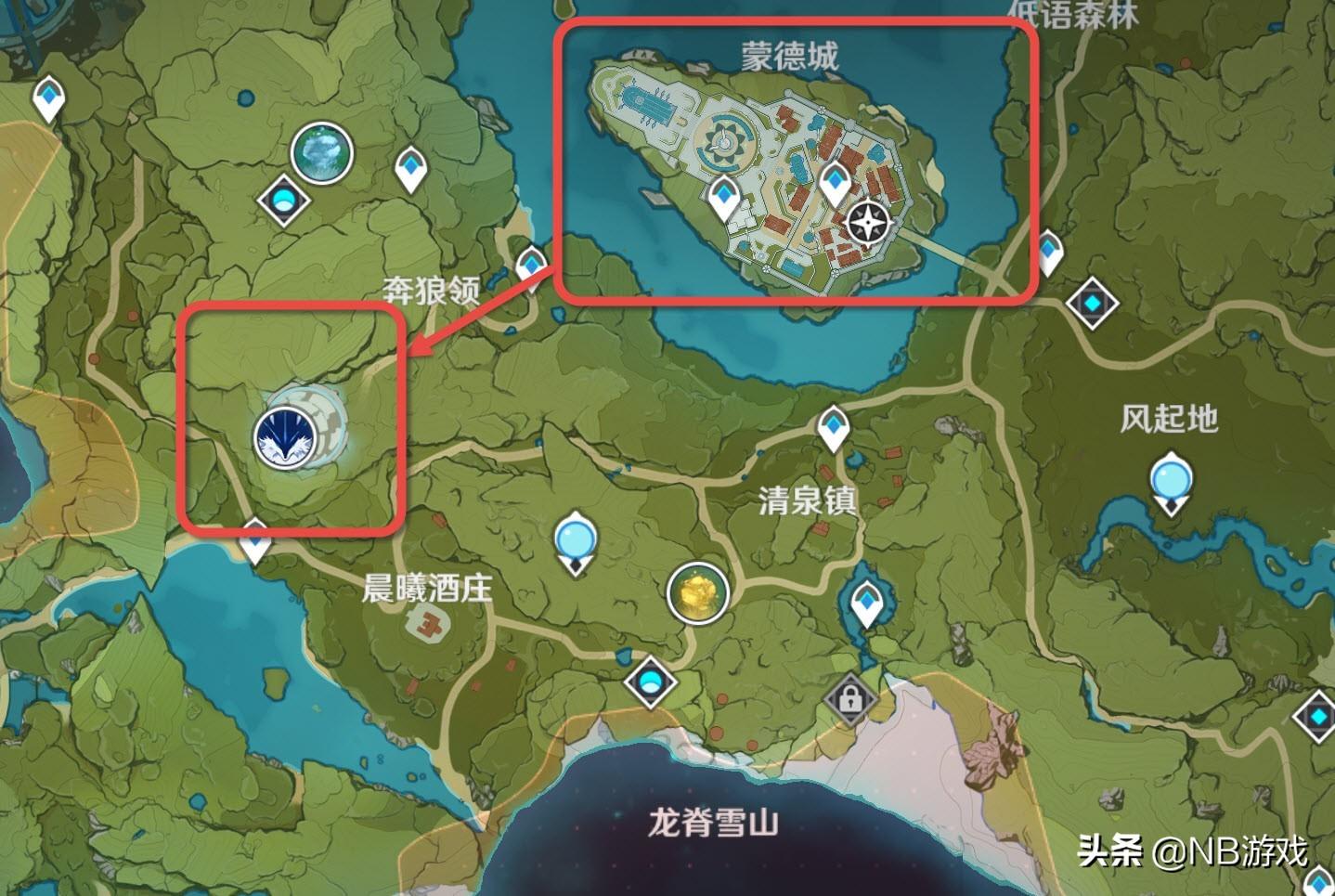Image resolution: width=1335 pixels, height=896 pixels.
Task: Select the cyan domain marker below Dawn Winery
Action: (x=649, y=684)
